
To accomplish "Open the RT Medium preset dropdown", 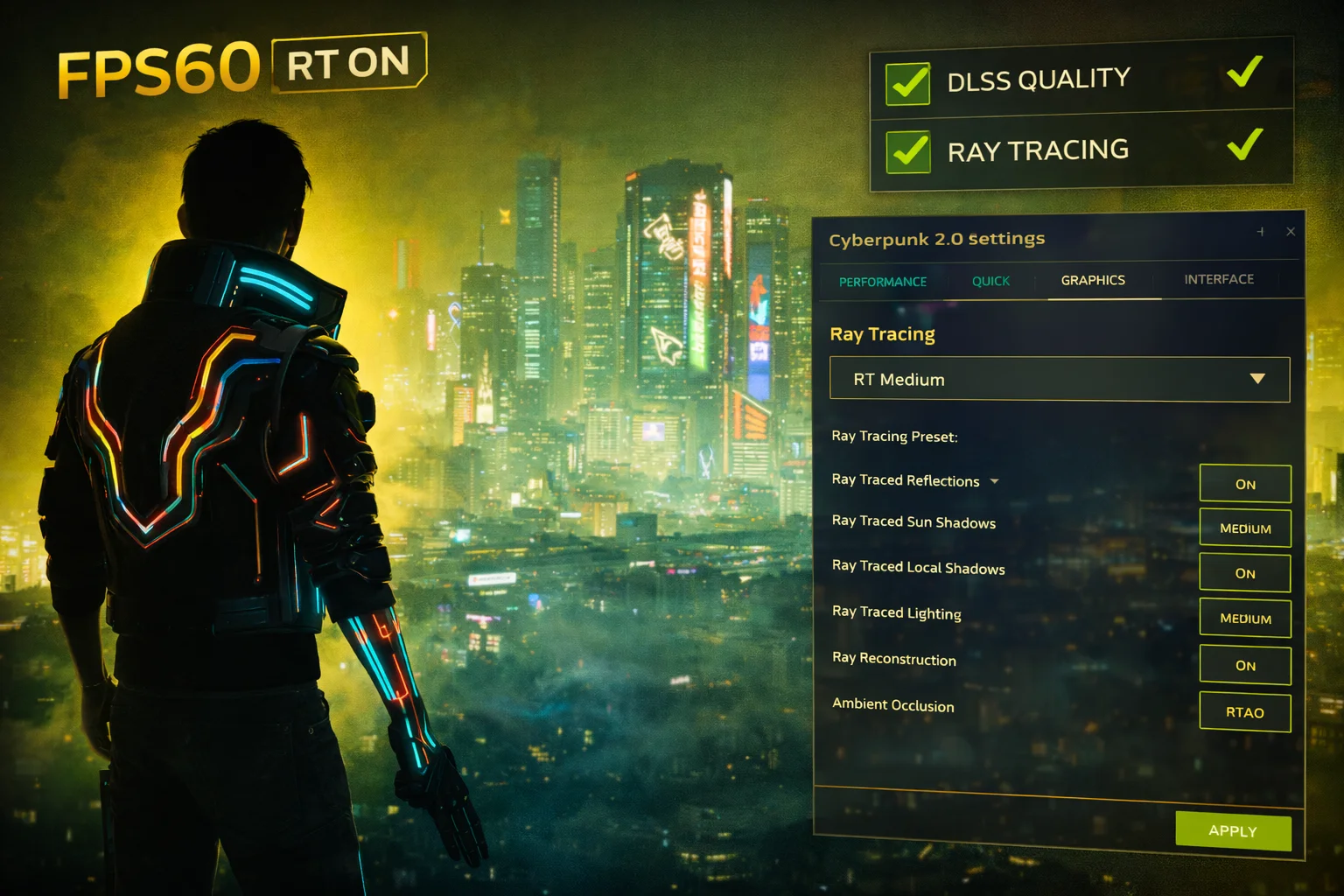I will [1059, 378].
